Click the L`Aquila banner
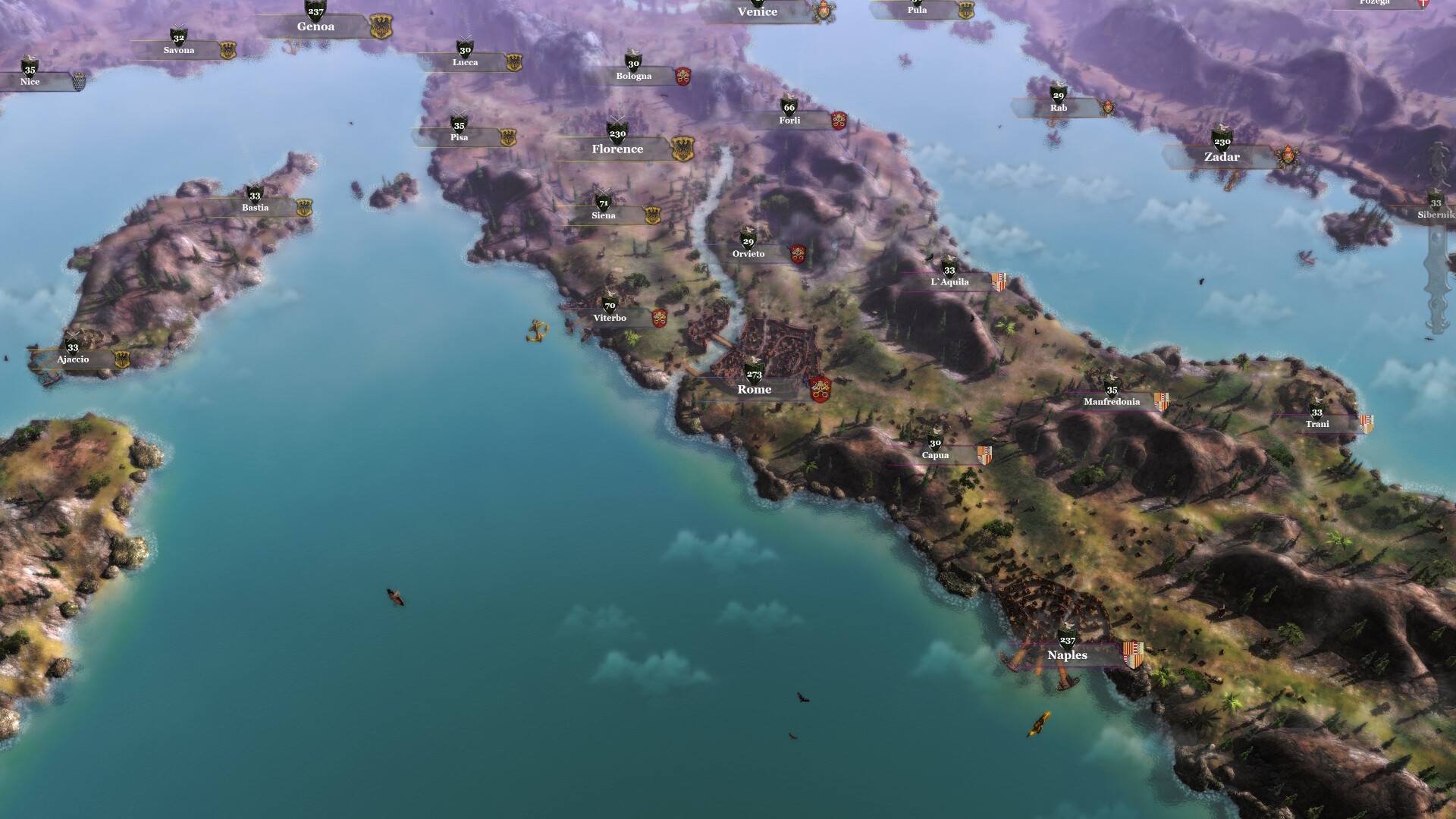 [949, 281]
